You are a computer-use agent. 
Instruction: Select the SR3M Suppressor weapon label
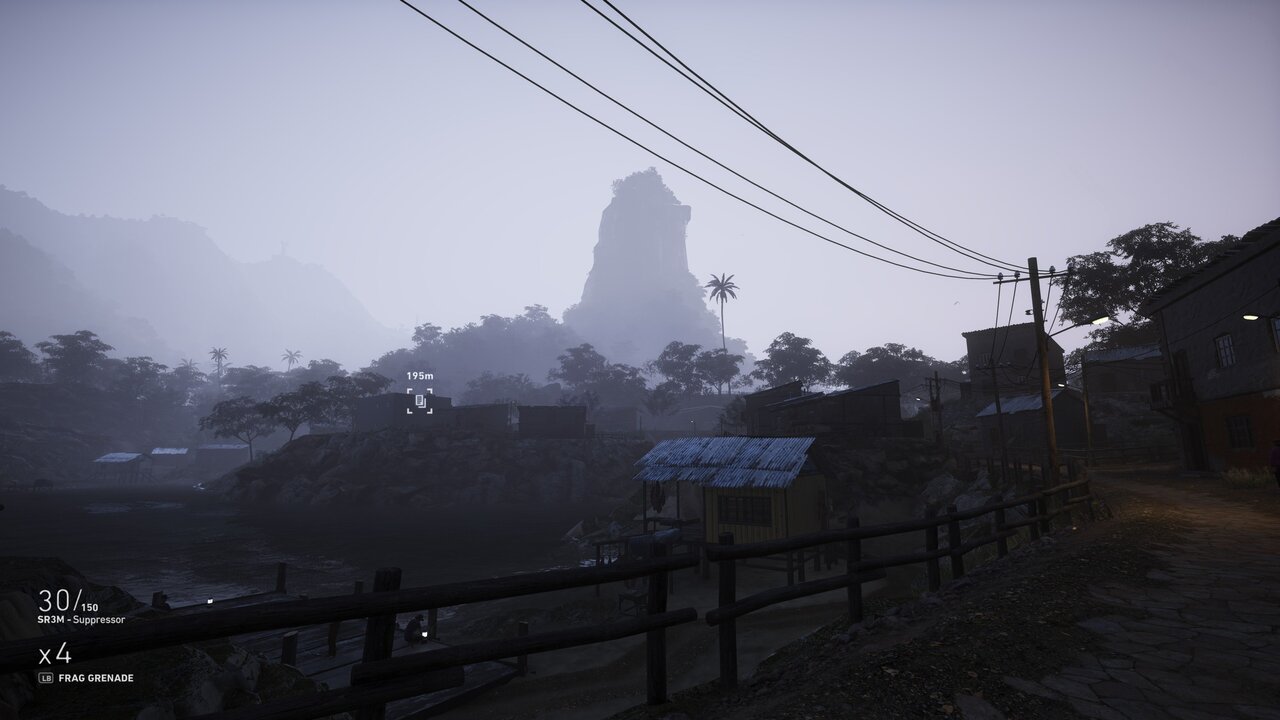82,620
